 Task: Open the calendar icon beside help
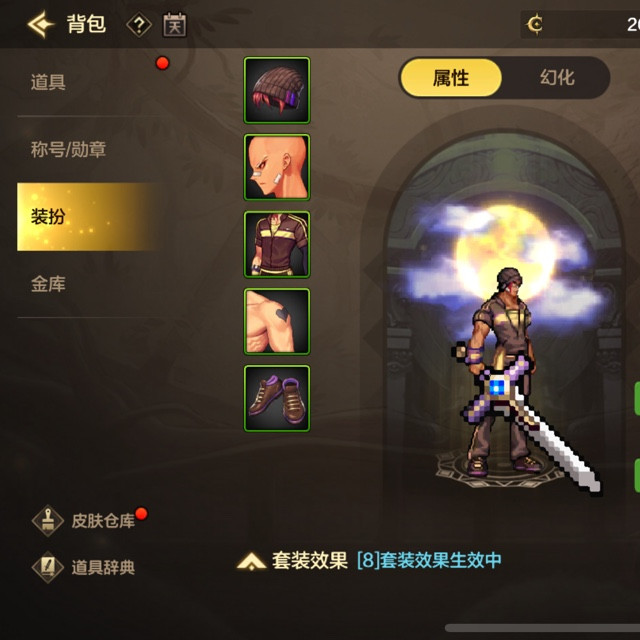[174, 24]
